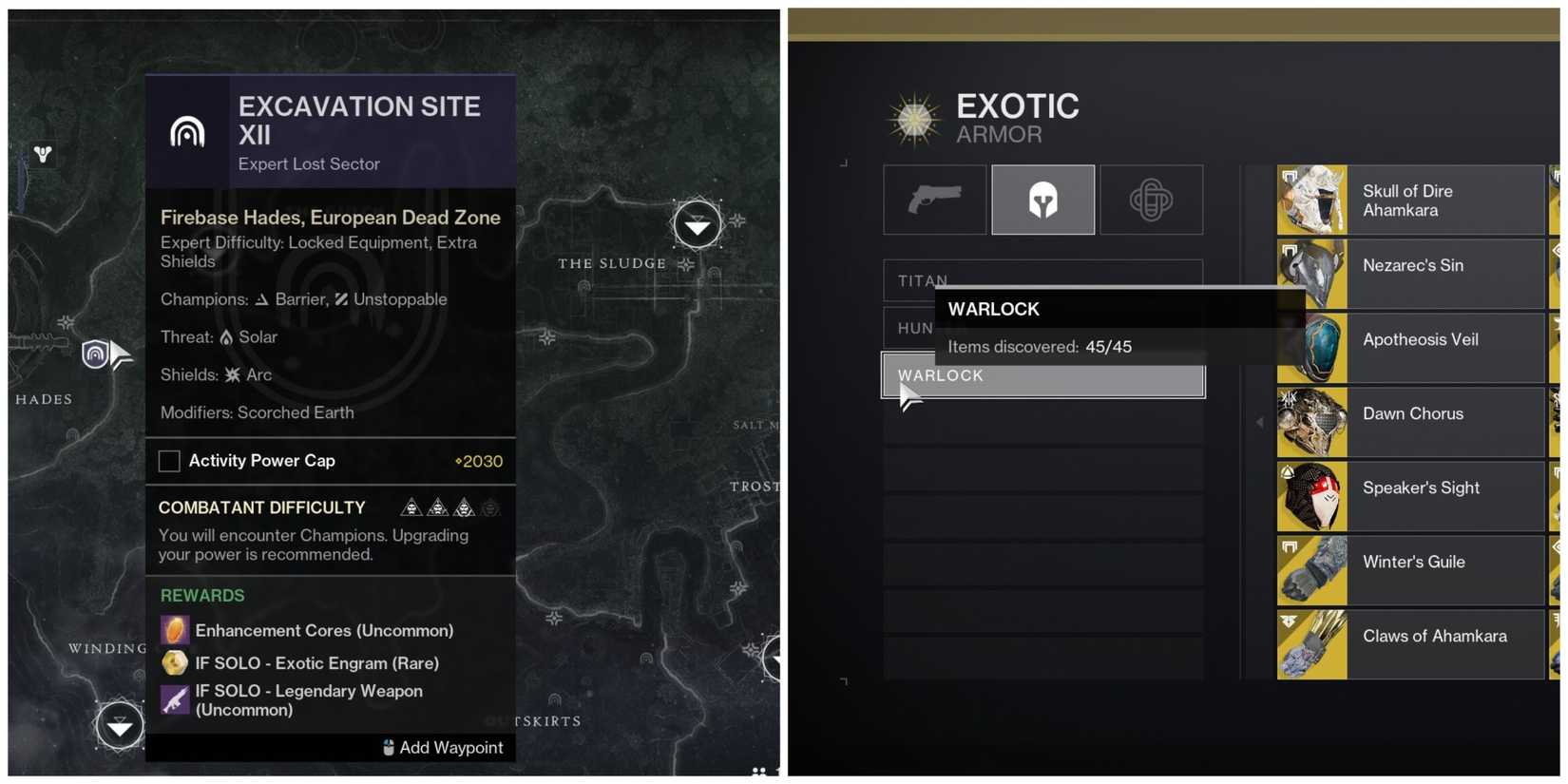Viewport: 1568px width, 784px height.
Task: Click the Enhancement Cores reward icon
Action: click(x=173, y=629)
